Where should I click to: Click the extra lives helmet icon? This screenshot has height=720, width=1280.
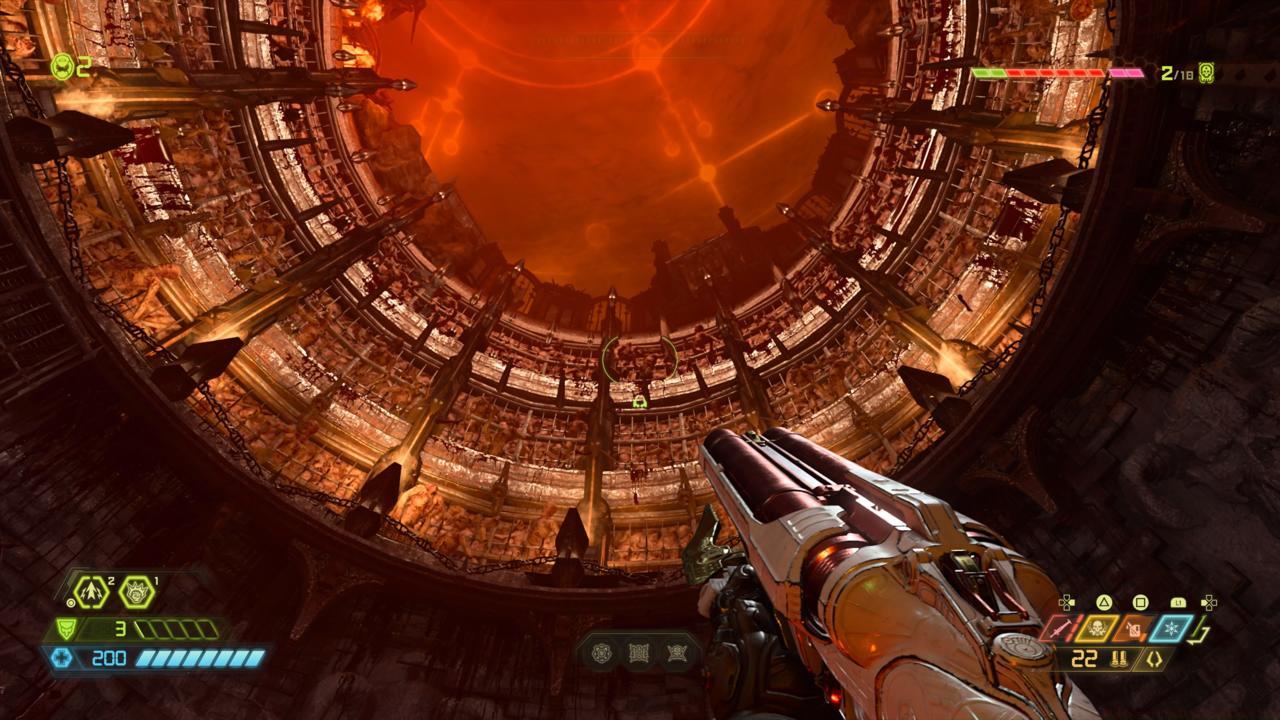click(x=62, y=67)
